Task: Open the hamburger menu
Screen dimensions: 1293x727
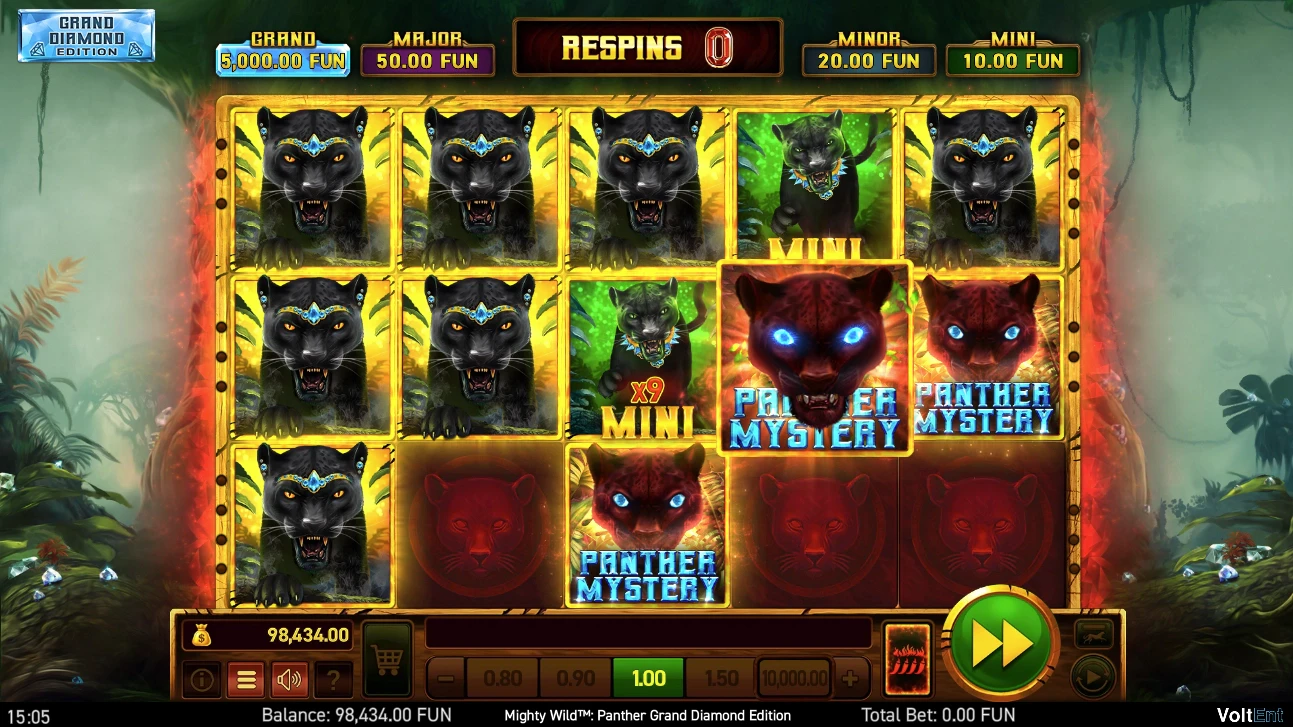Action: point(245,680)
